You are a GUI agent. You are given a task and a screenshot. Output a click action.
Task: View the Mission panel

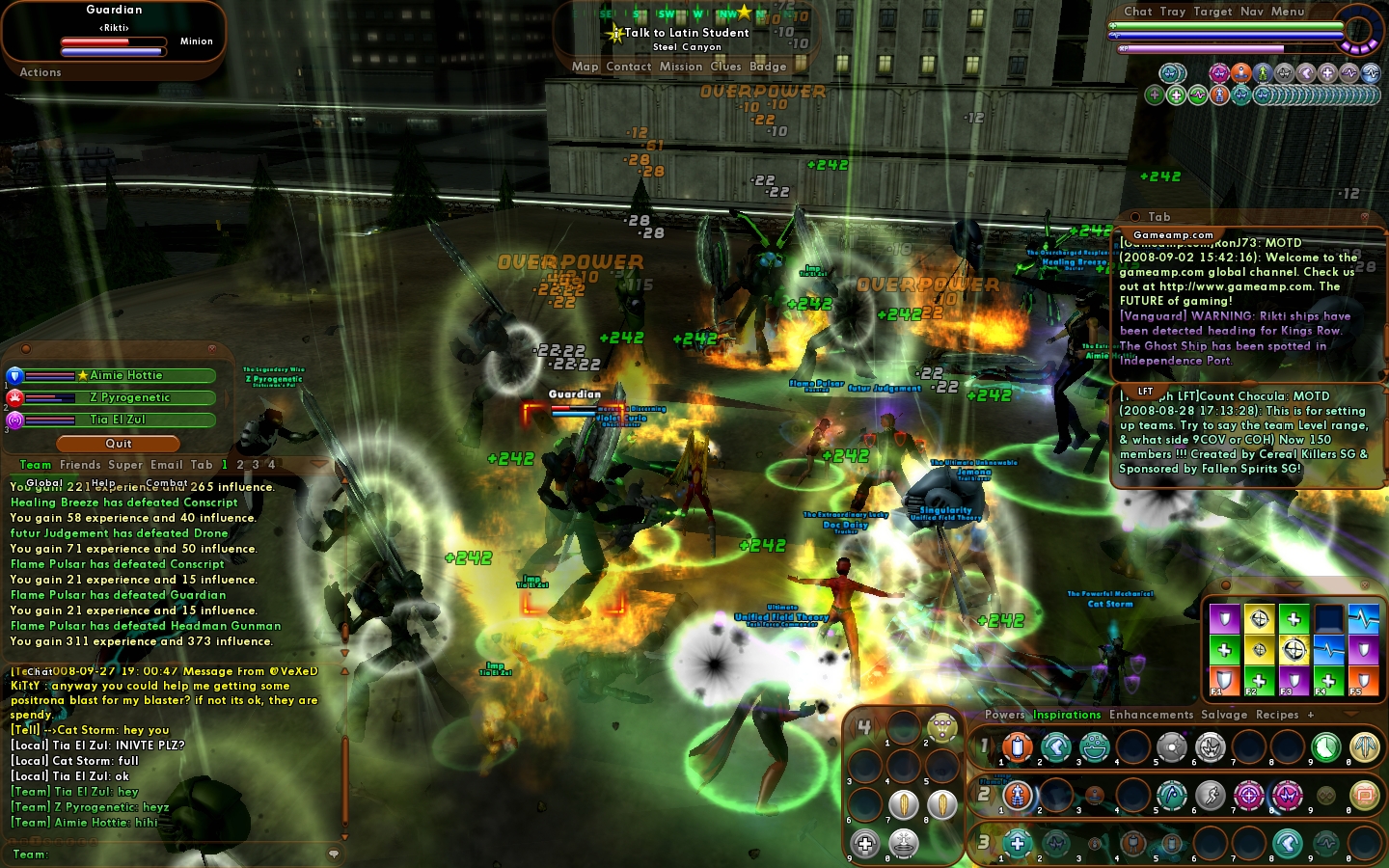tap(681, 67)
